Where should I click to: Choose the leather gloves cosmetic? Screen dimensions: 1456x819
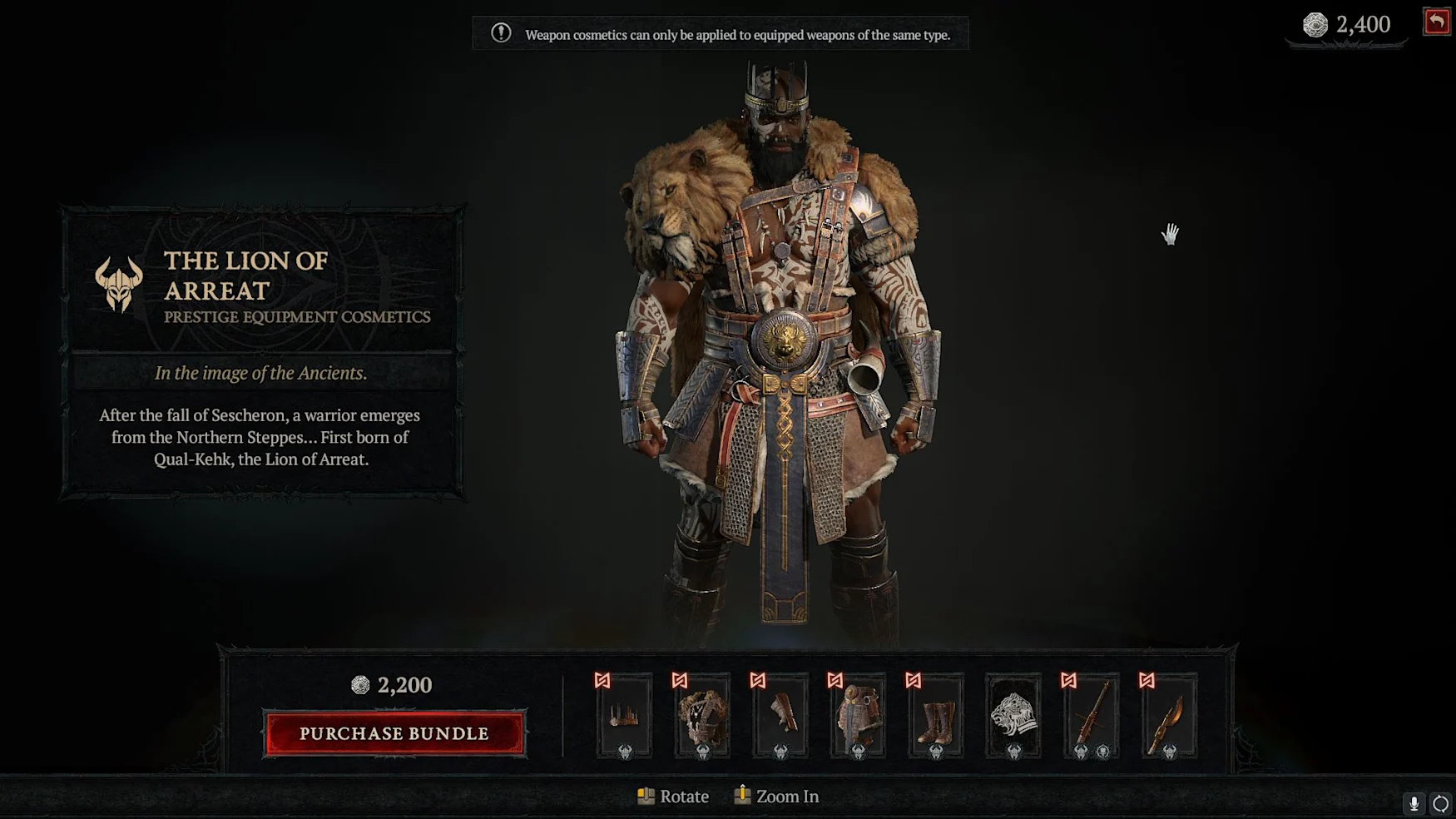pos(780,716)
